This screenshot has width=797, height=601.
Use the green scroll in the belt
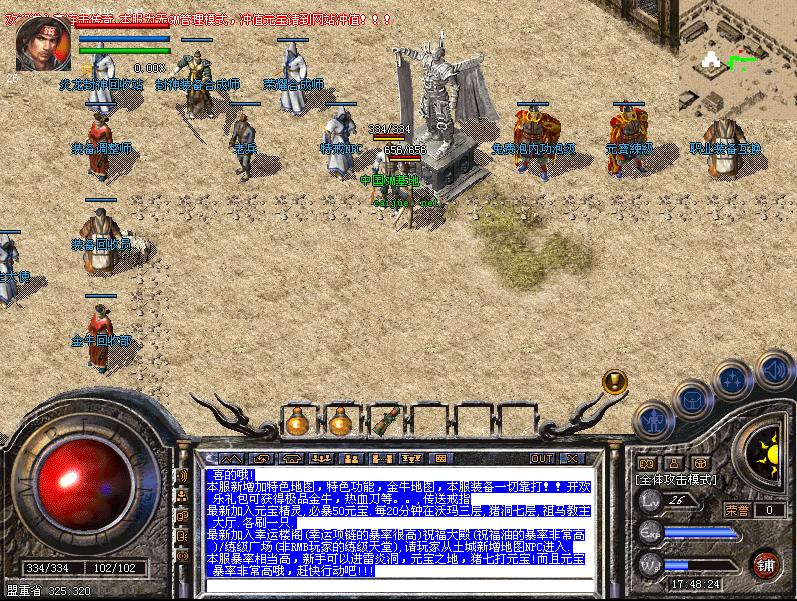(x=383, y=421)
